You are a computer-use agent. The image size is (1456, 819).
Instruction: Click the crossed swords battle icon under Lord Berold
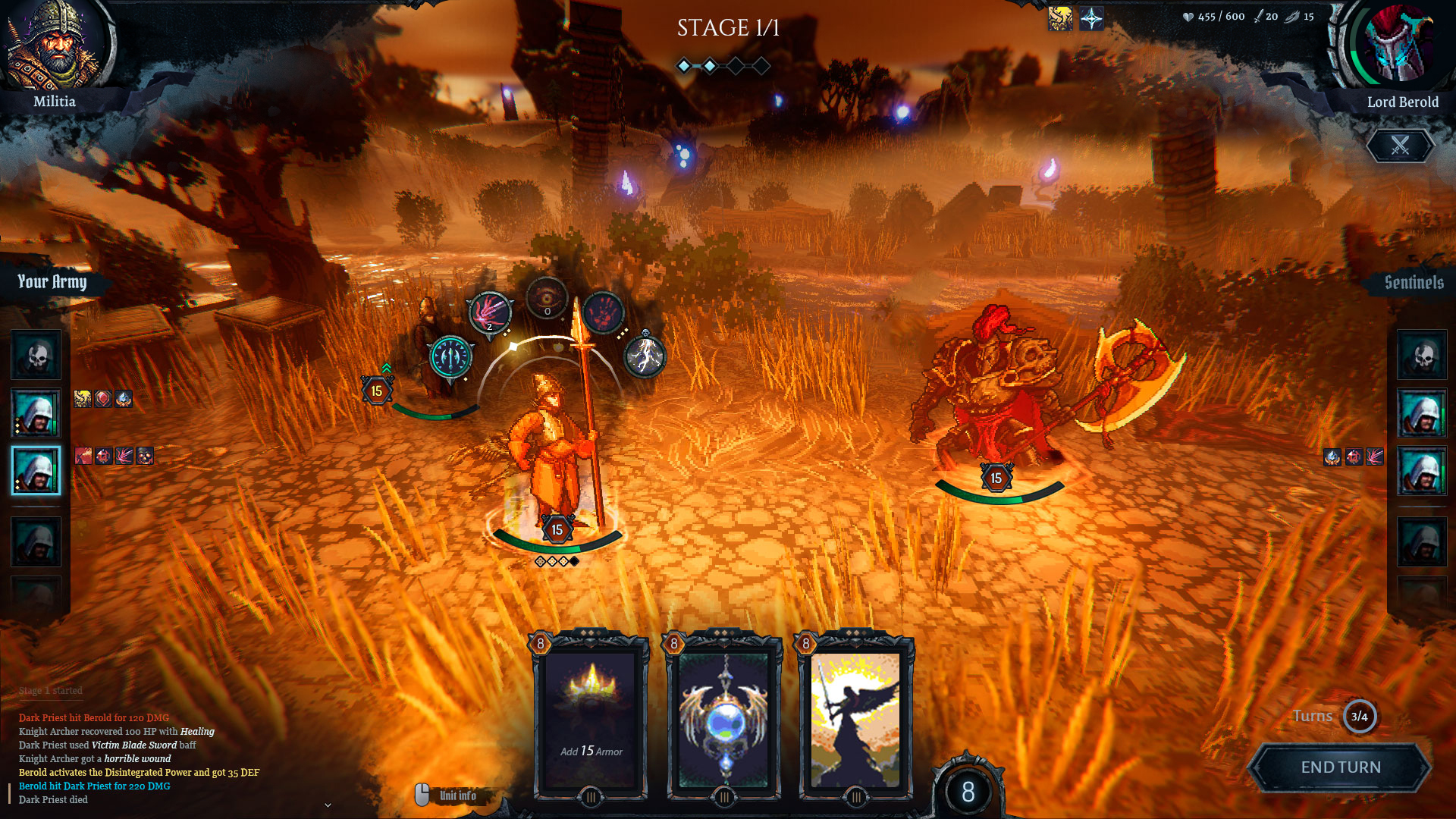coord(1400,146)
